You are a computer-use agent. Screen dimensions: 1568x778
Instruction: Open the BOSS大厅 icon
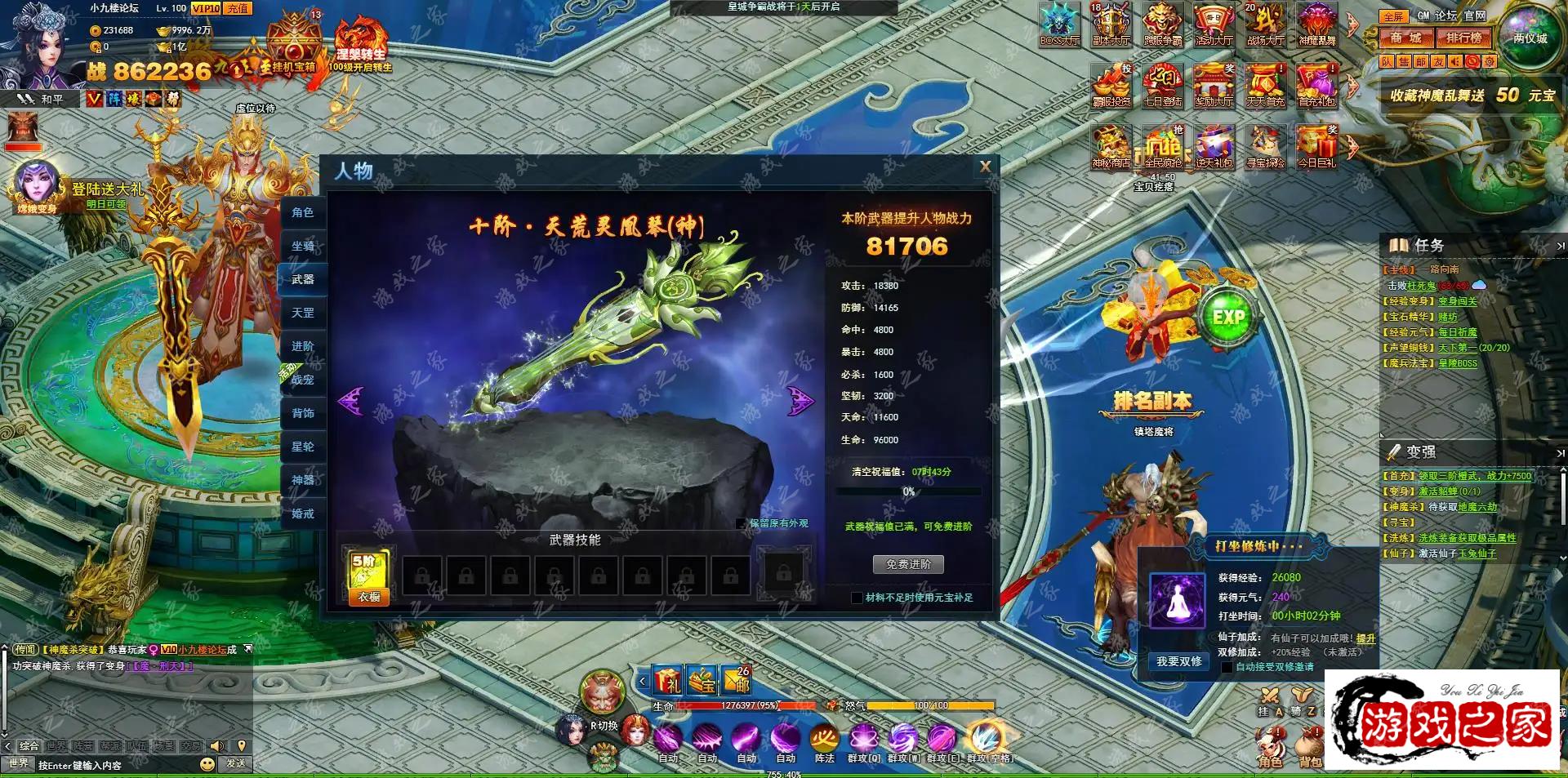(x=1059, y=24)
